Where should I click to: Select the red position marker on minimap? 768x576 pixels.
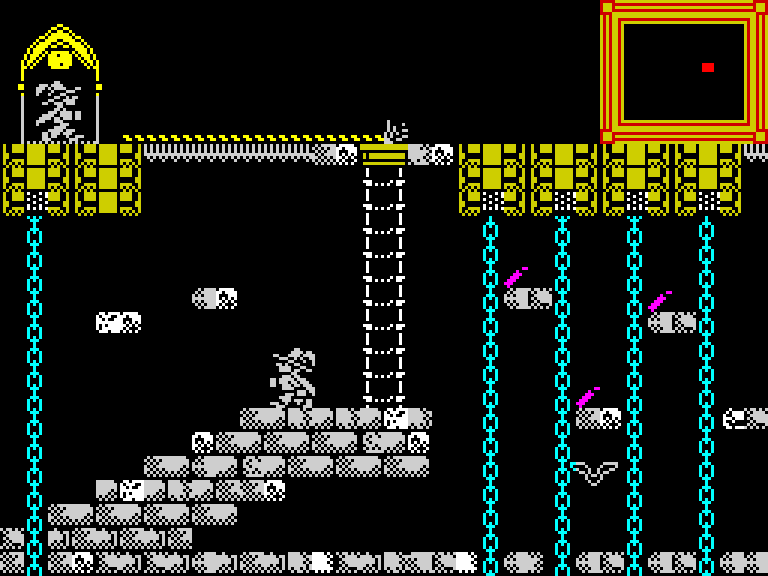[707, 67]
